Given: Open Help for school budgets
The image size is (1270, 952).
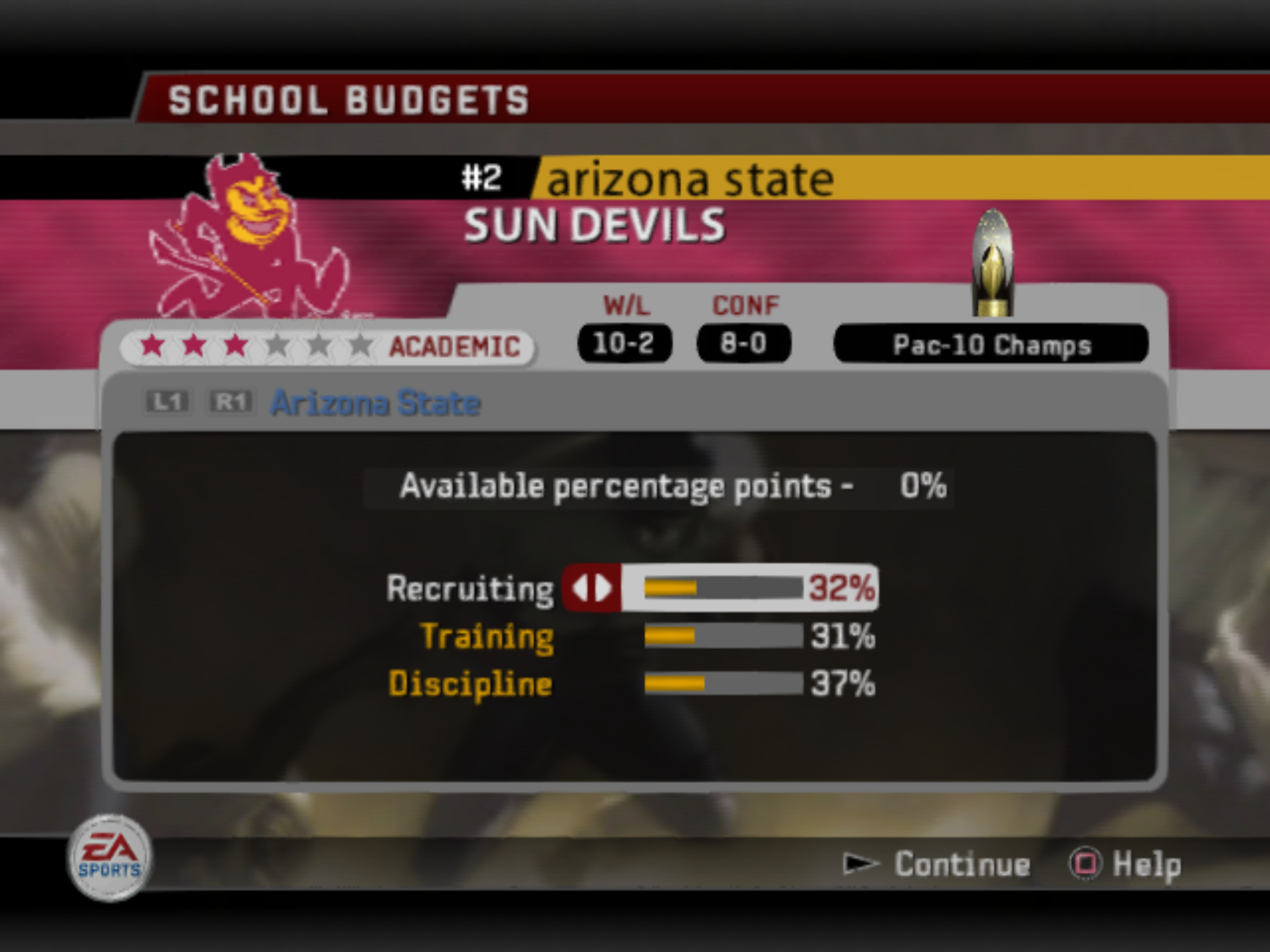Looking at the screenshot, I should pyautogui.click(x=1145, y=865).
